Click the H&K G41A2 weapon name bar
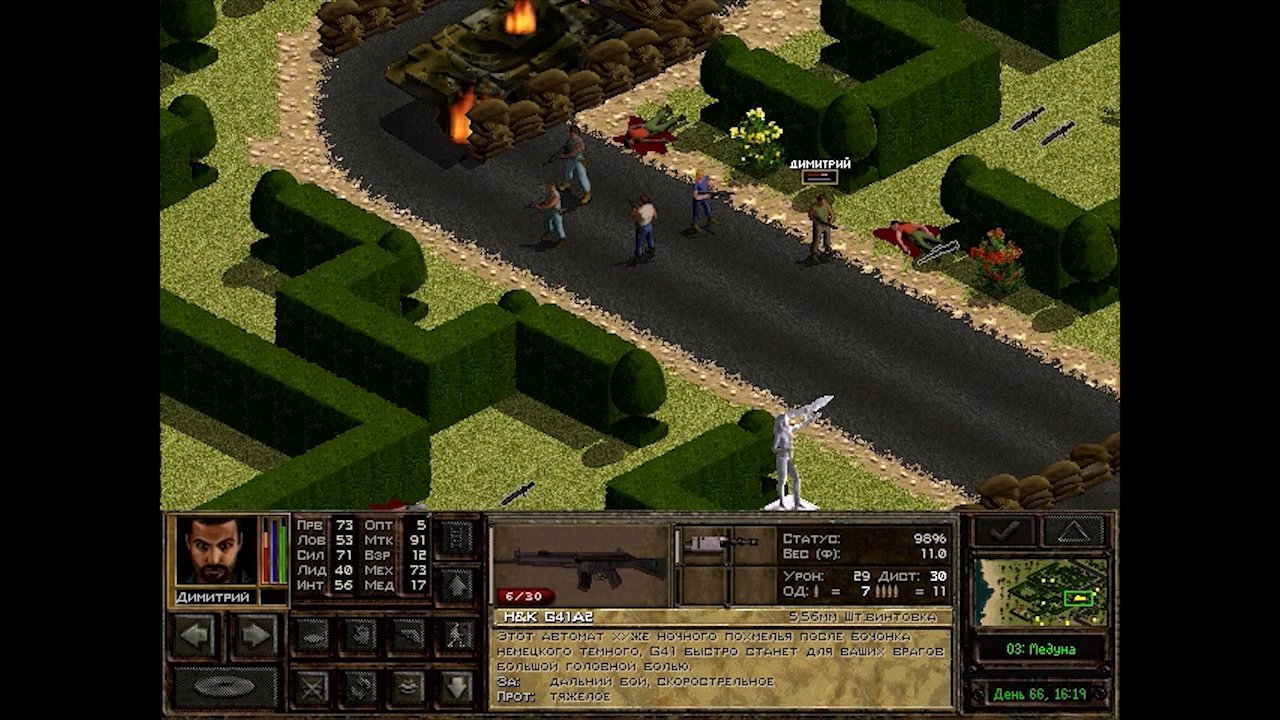1280x720 pixels. 720,617
